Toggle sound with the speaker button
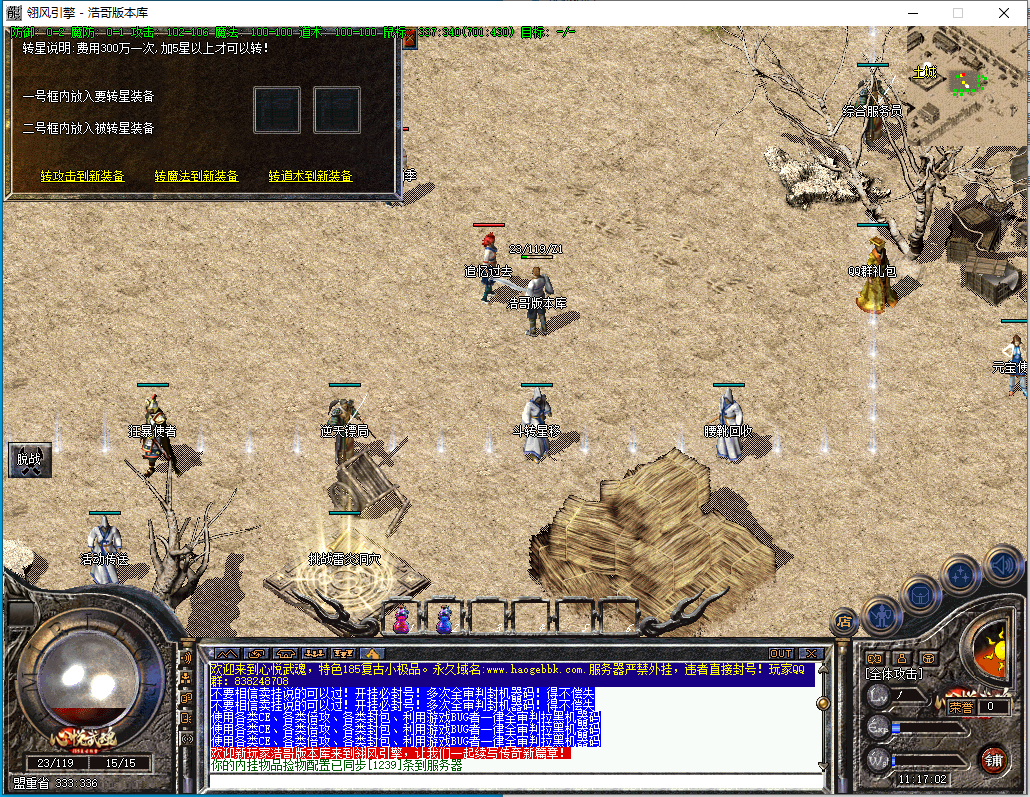This screenshot has height=797, width=1030. 1002,564
